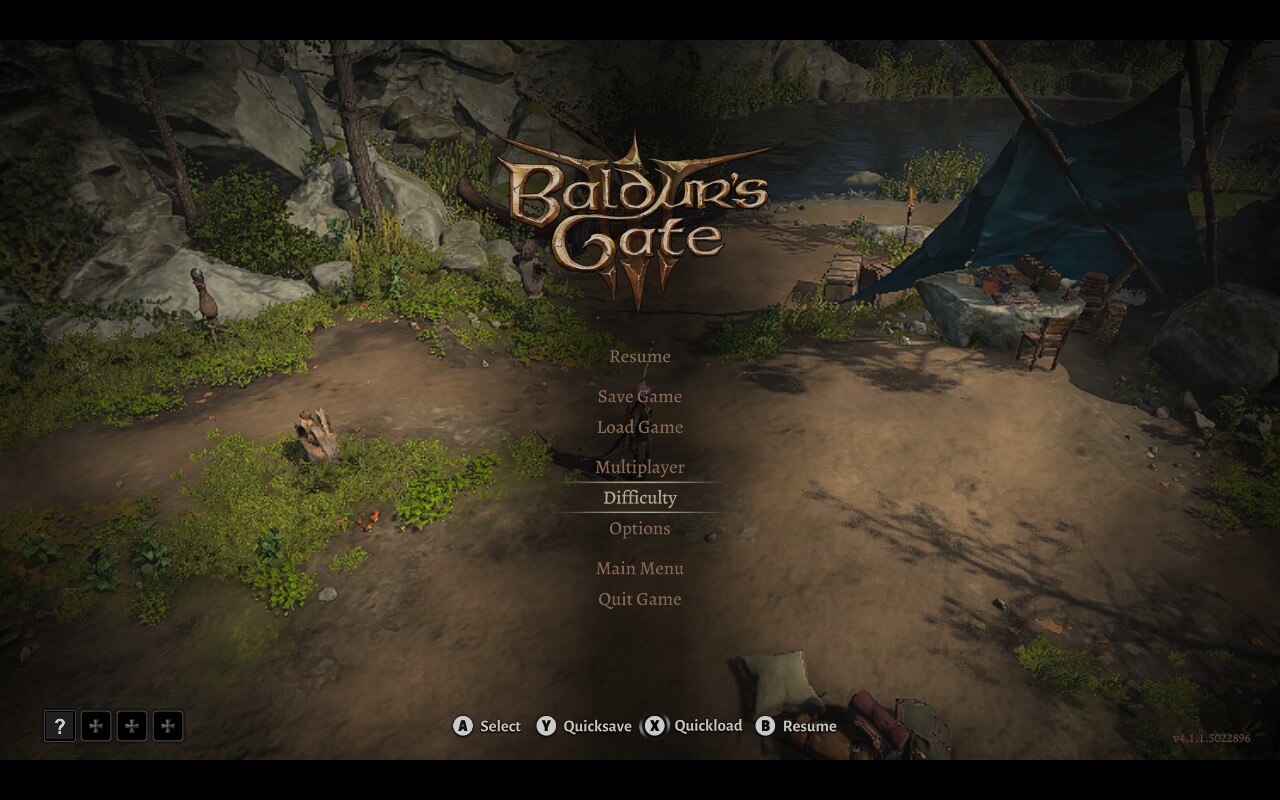Return to Main Menu

(x=640, y=568)
